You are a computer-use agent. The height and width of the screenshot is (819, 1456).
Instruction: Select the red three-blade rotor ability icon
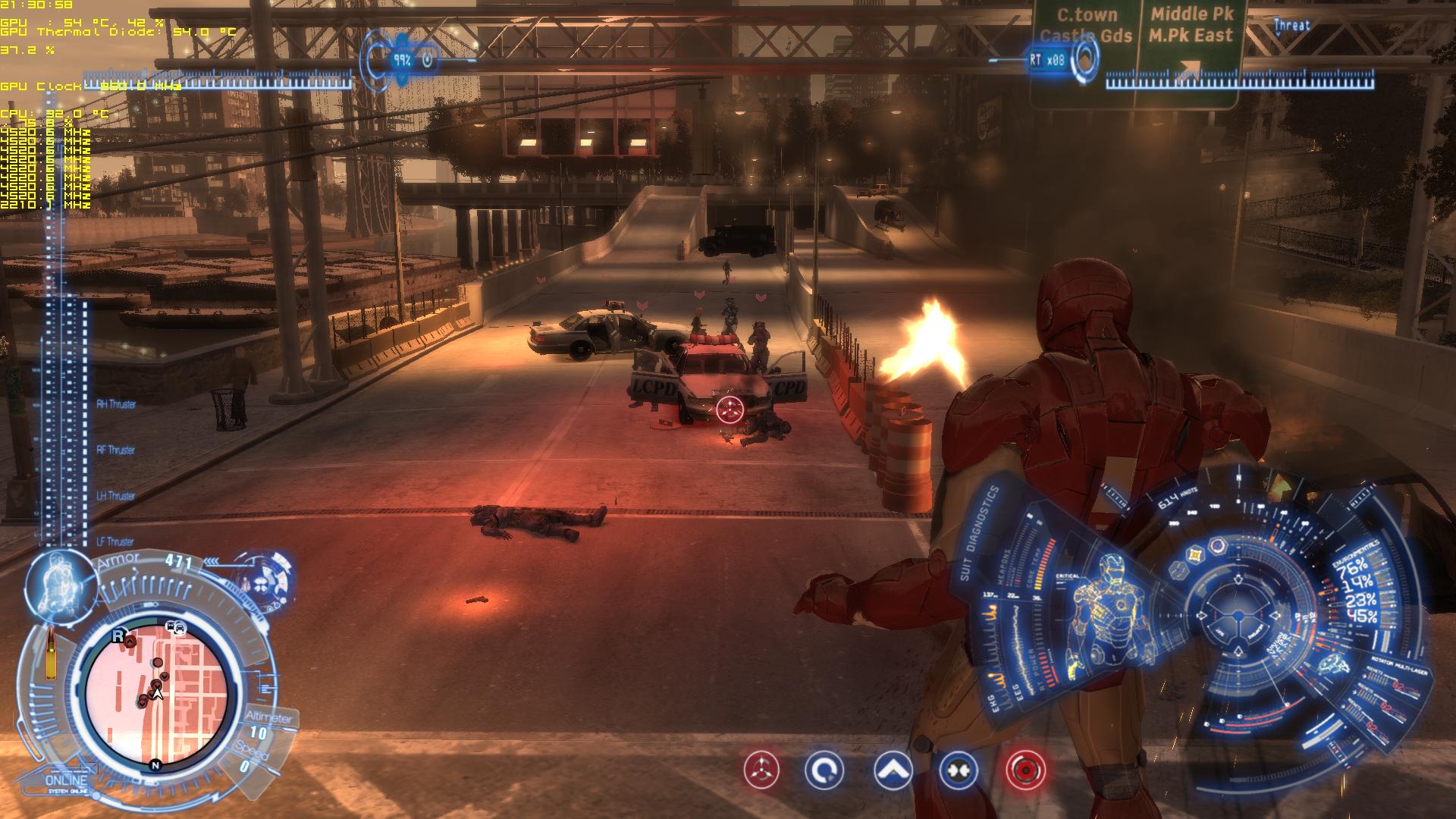(x=761, y=770)
